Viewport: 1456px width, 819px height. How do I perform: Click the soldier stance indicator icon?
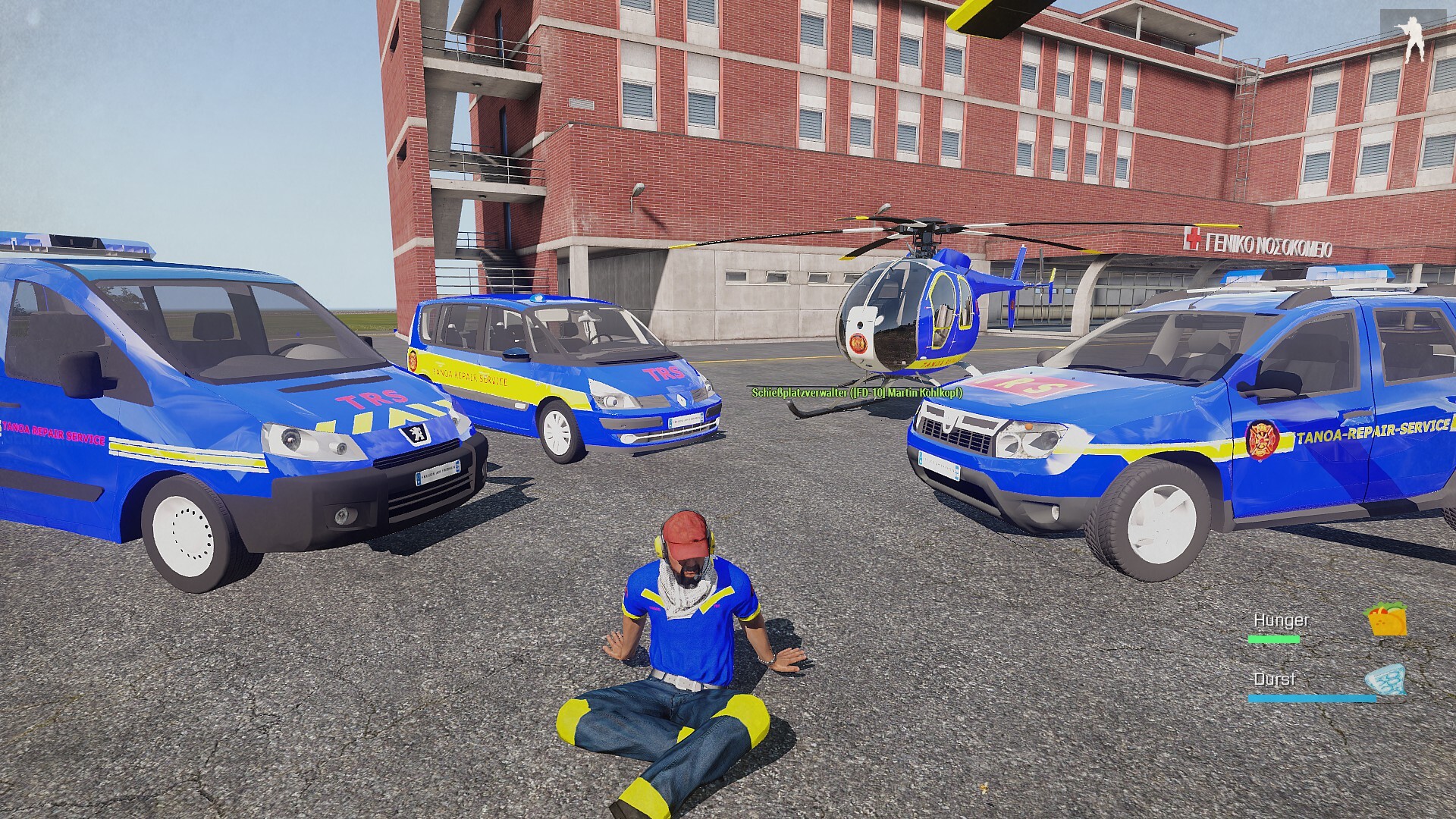(1414, 39)
